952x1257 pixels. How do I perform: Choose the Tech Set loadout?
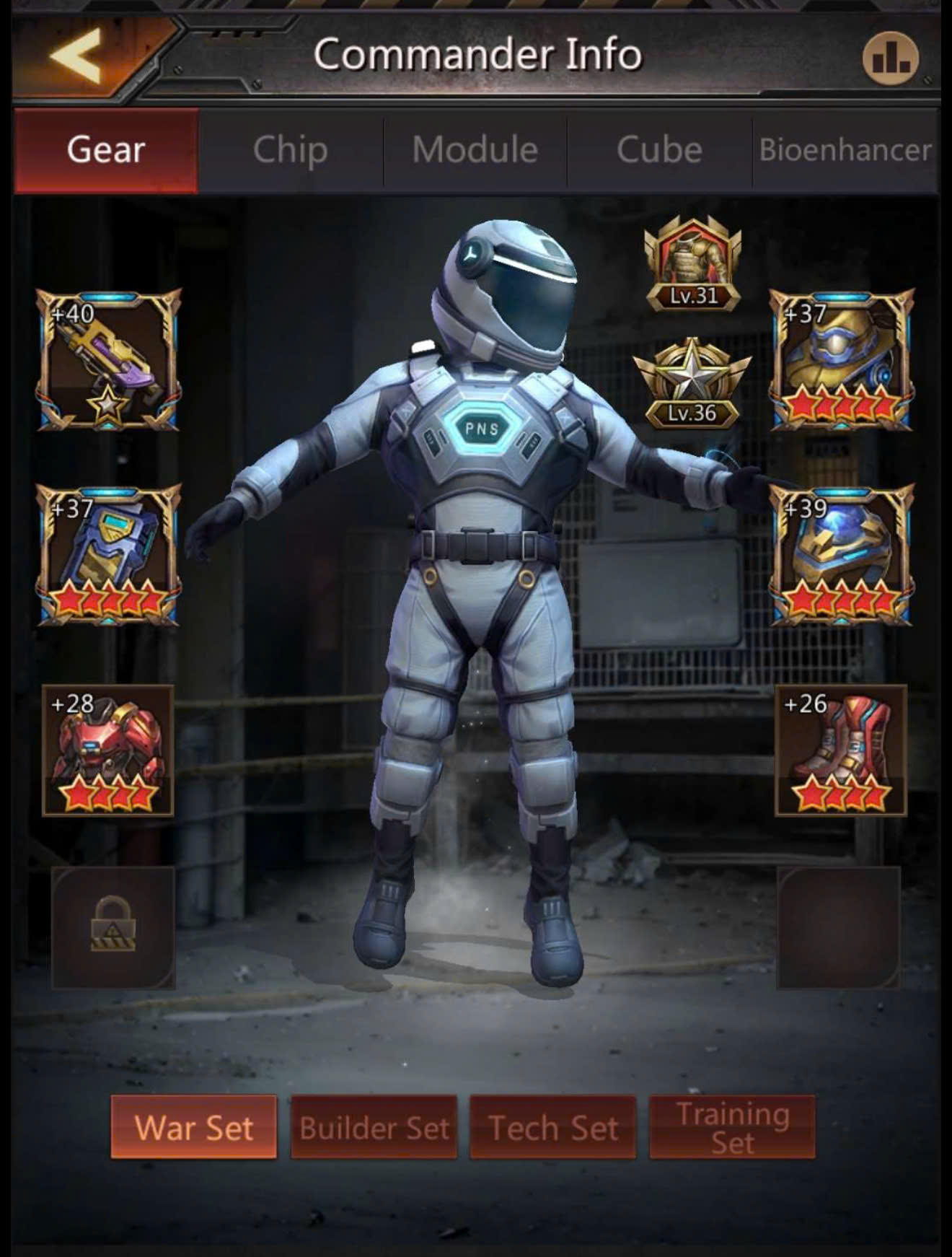553,1127
